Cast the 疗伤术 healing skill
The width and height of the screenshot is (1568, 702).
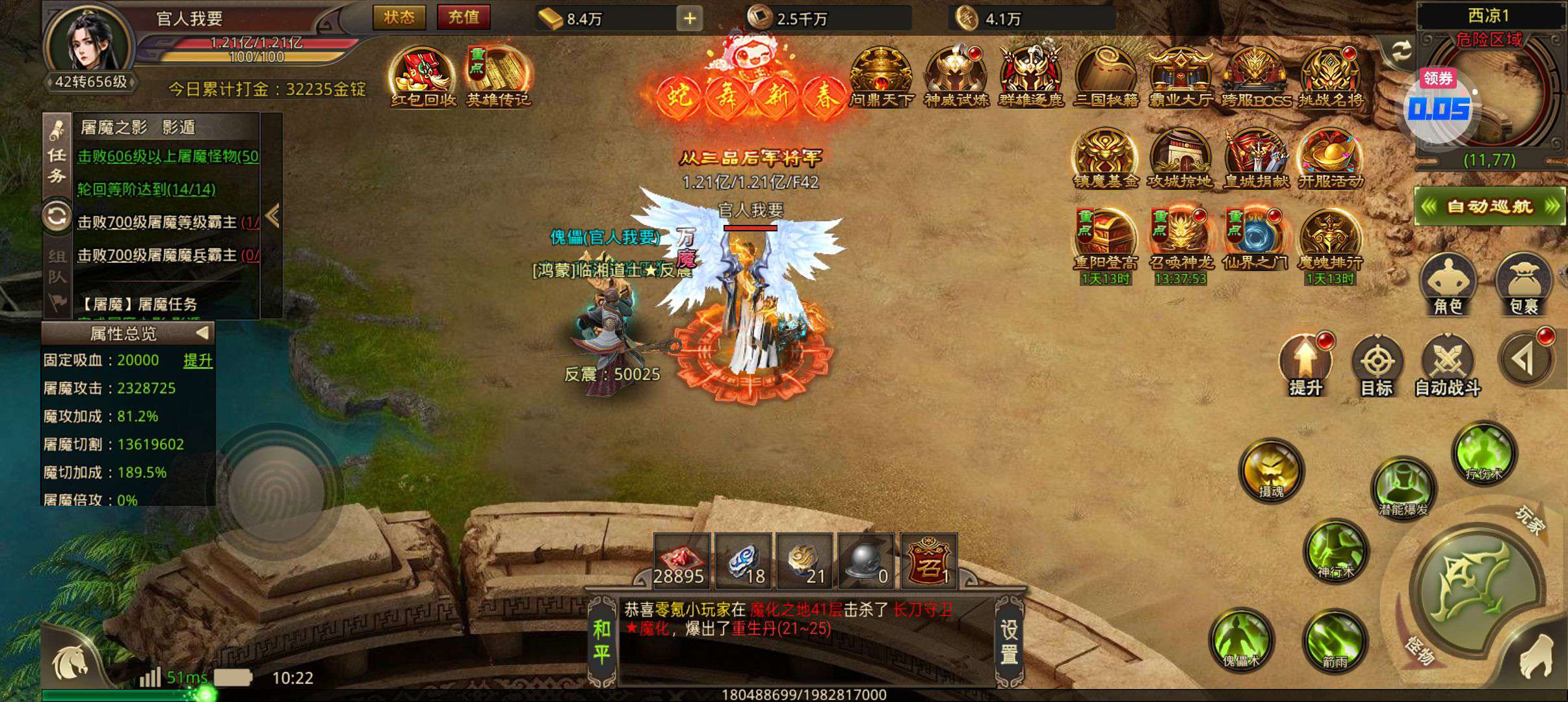(x=1484, y=453)
